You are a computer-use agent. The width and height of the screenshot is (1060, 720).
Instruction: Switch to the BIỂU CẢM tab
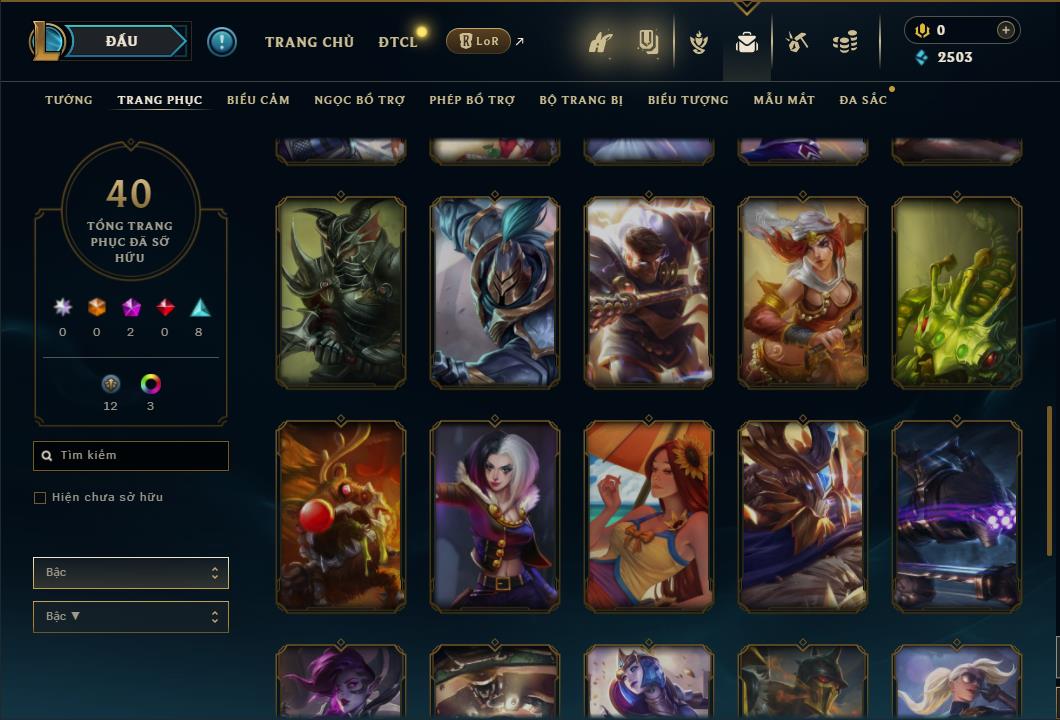[258, 100]
